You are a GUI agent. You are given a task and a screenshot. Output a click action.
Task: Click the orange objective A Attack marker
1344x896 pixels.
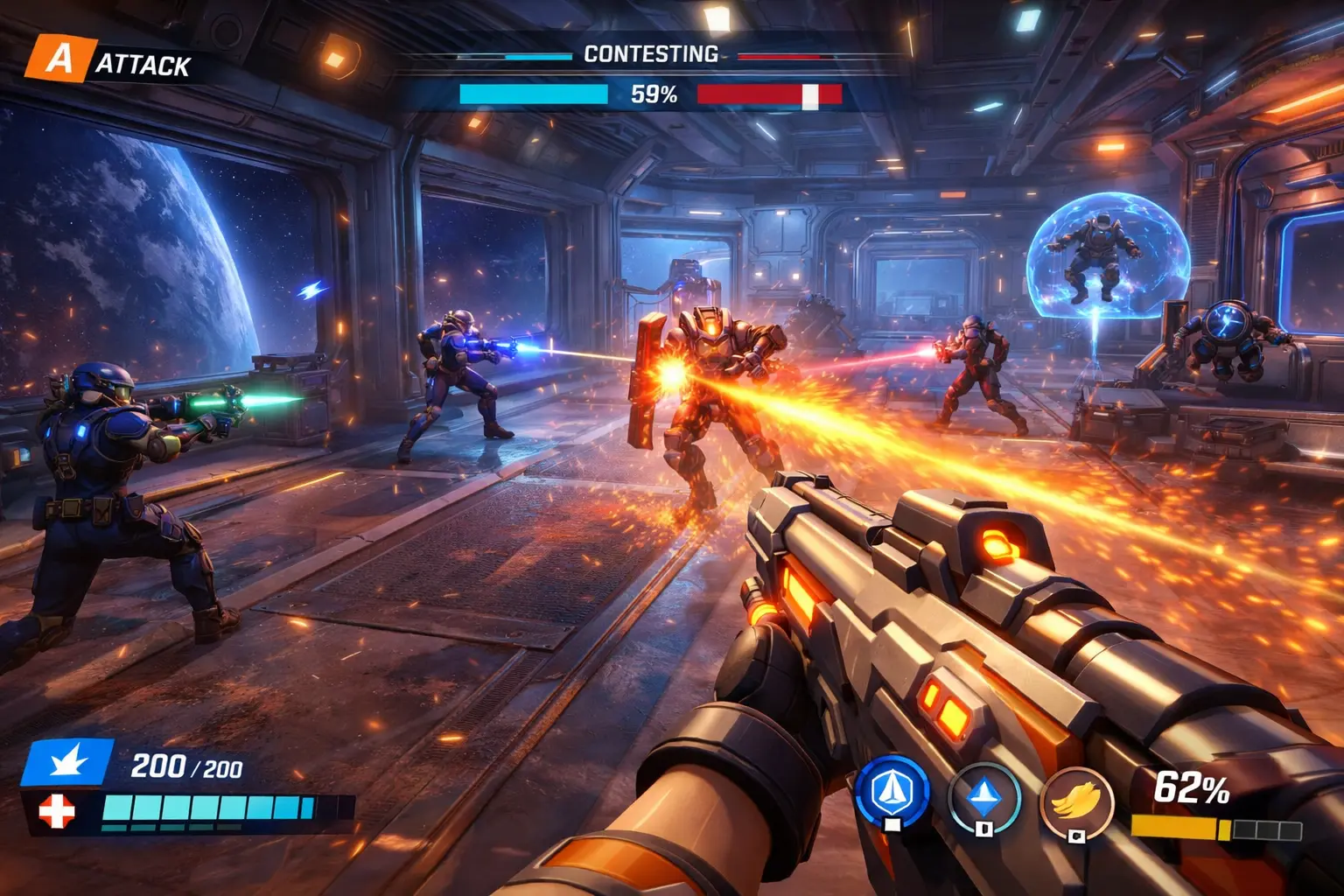click(59, 59)
